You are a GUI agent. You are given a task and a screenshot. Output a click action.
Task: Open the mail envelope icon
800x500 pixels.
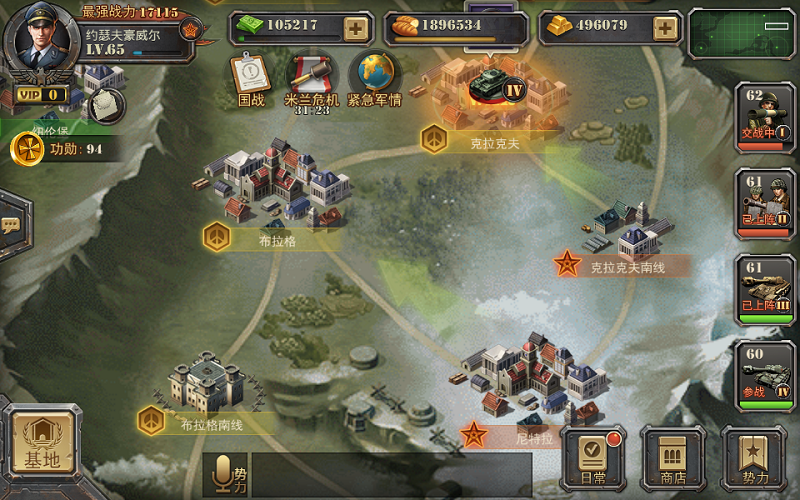coord(106,104)
